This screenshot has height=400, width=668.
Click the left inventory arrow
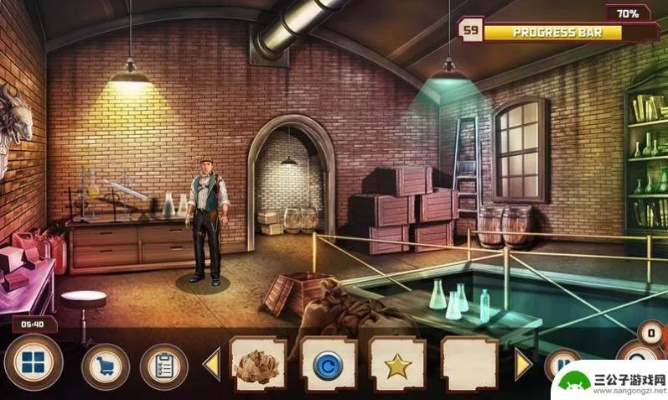pos(212,365)
